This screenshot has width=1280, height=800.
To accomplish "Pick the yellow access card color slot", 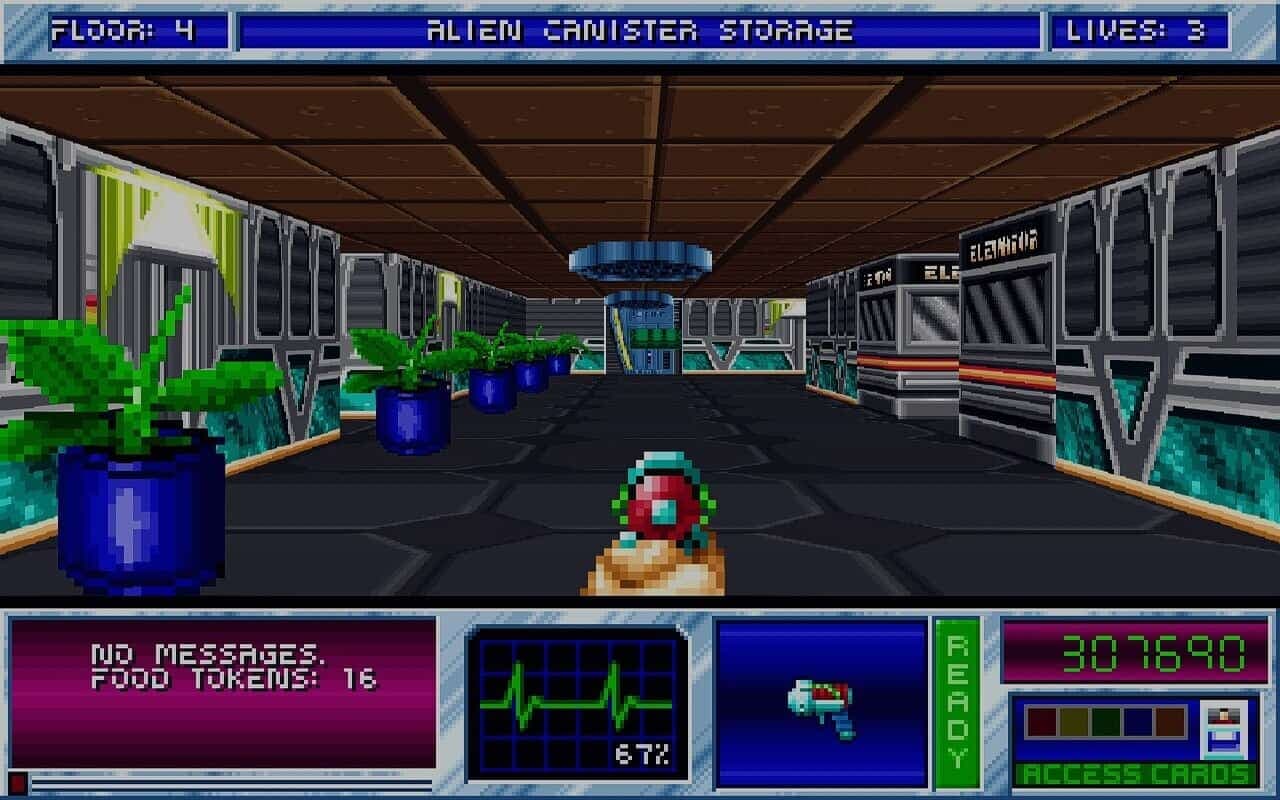I will (1073, 722).
